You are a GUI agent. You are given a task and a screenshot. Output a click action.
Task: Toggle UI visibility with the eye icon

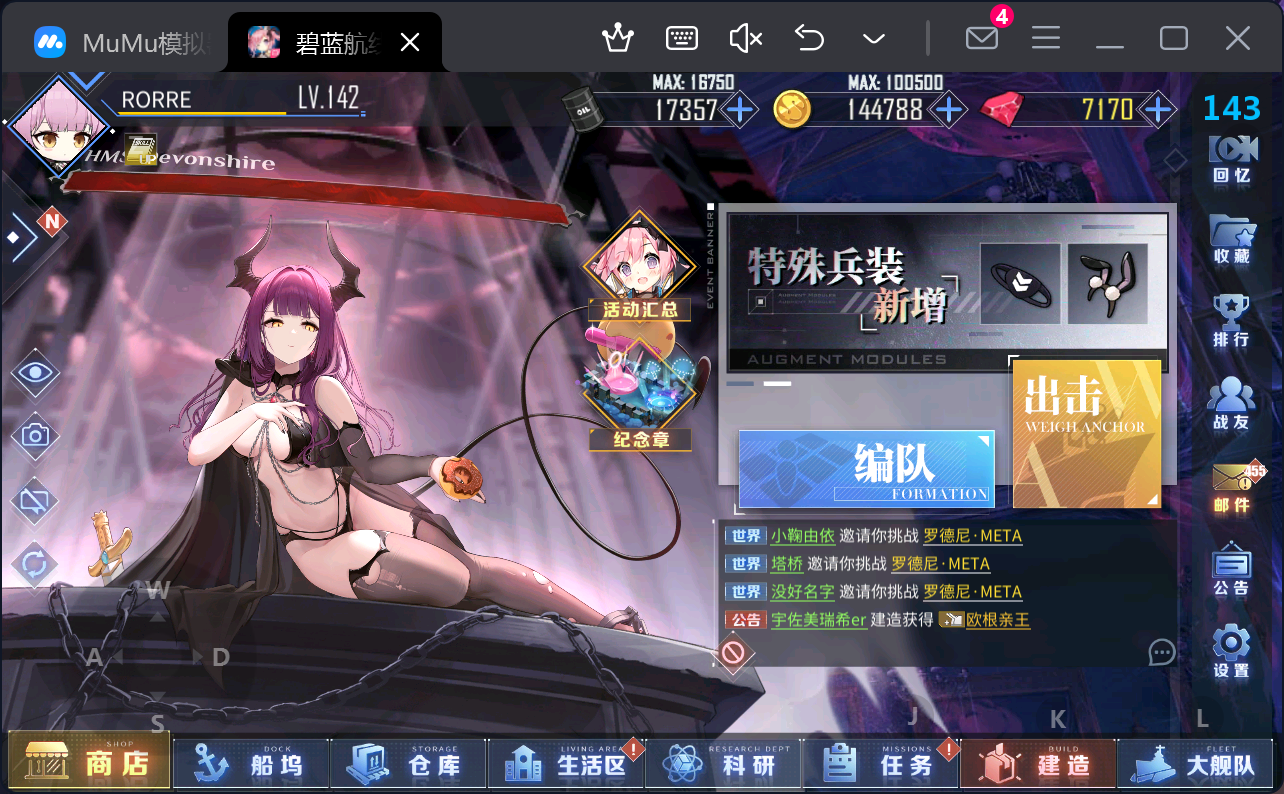(x=35, y=374)
